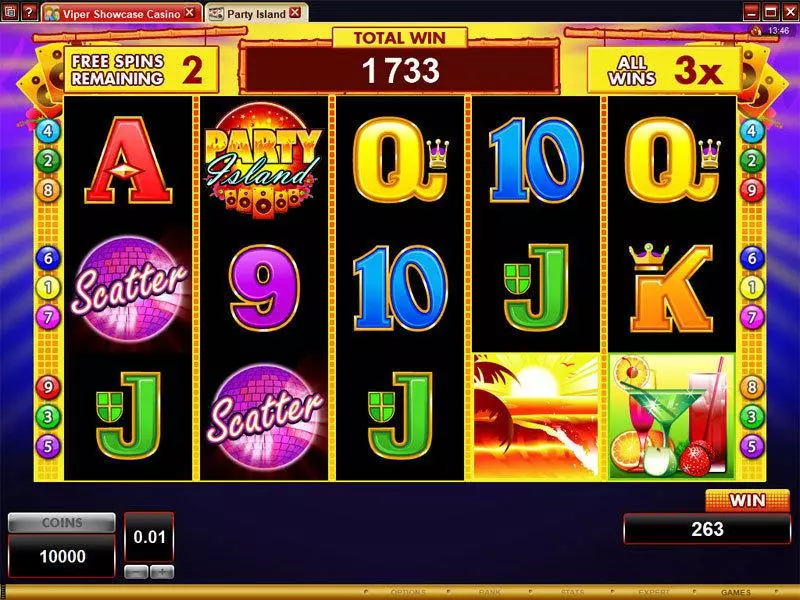Close the Viper Showcase Casino tab
Viewport: 800px width, 600px height.
(x=189, y=13)
